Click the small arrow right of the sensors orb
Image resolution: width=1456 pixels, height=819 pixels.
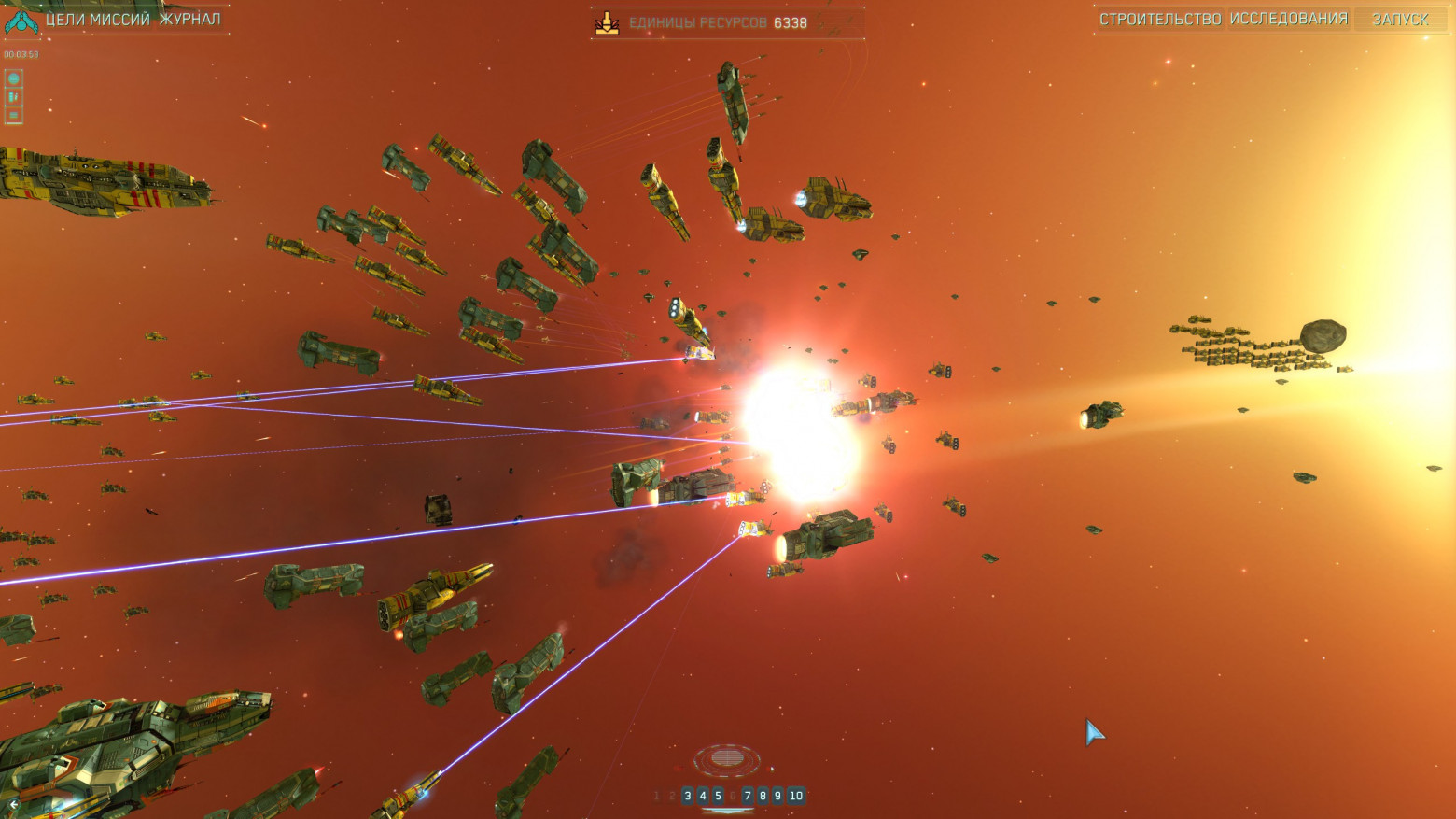point(772,769)
